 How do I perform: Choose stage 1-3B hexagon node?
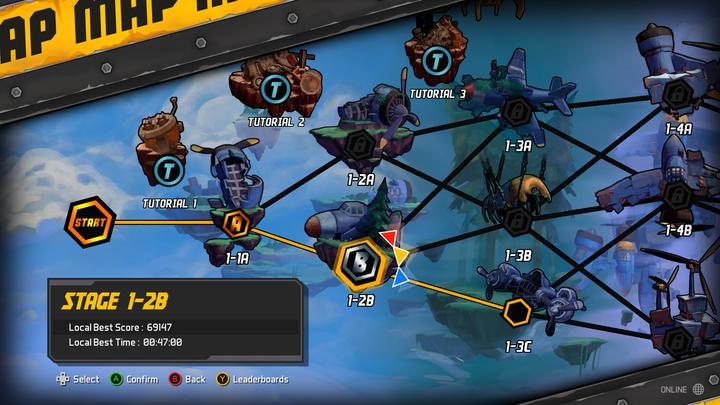517,219
